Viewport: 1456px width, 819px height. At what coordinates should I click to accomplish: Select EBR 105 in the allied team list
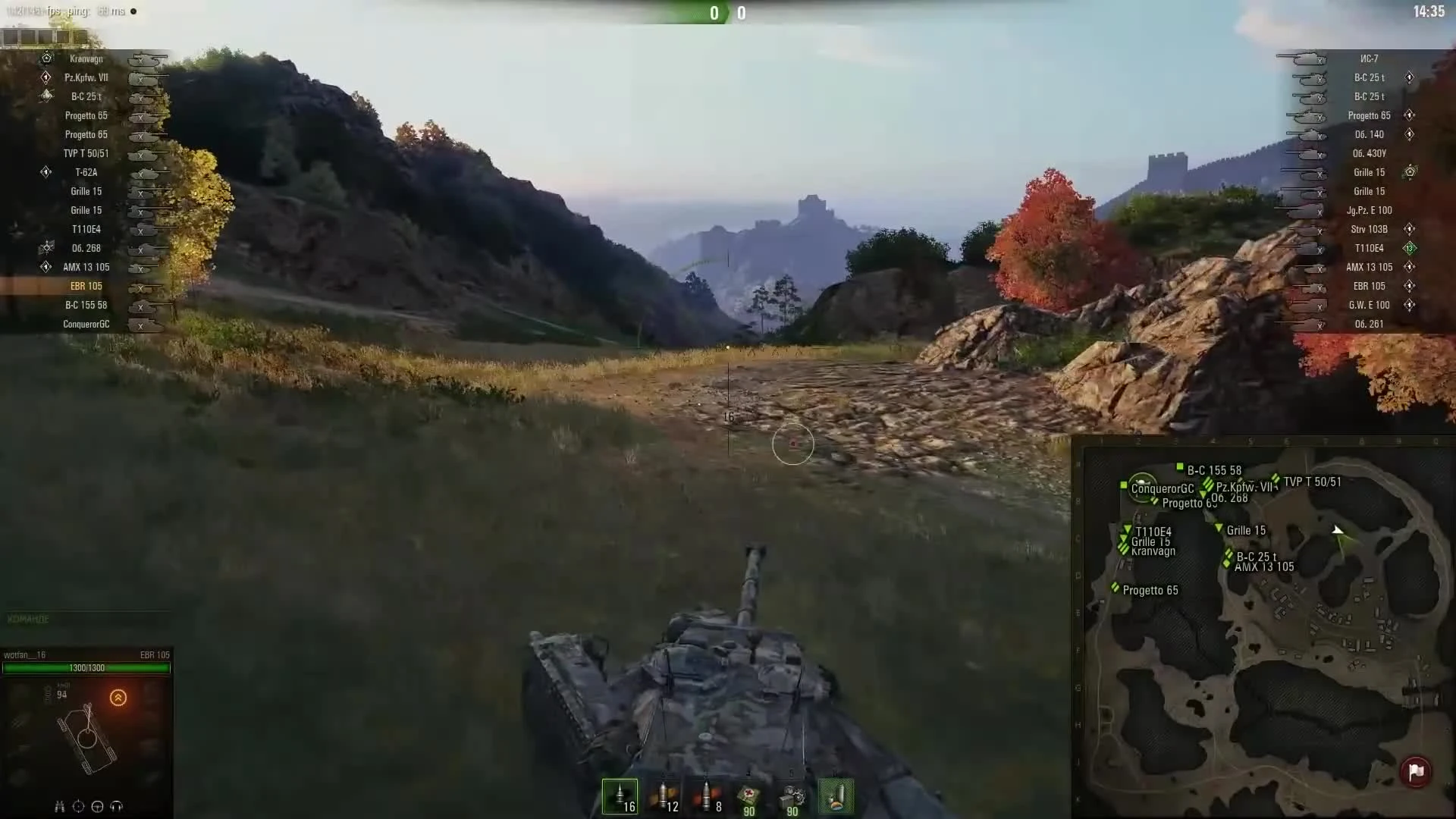[87, 286]
